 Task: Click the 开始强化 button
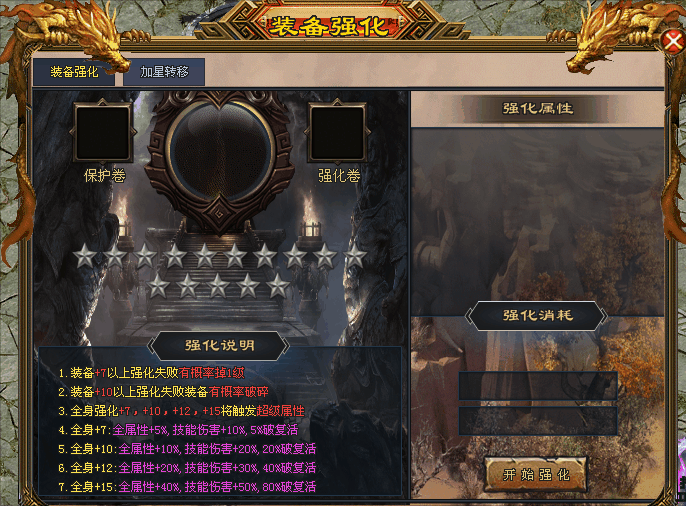pyautogui.click(x=535, y=474)
